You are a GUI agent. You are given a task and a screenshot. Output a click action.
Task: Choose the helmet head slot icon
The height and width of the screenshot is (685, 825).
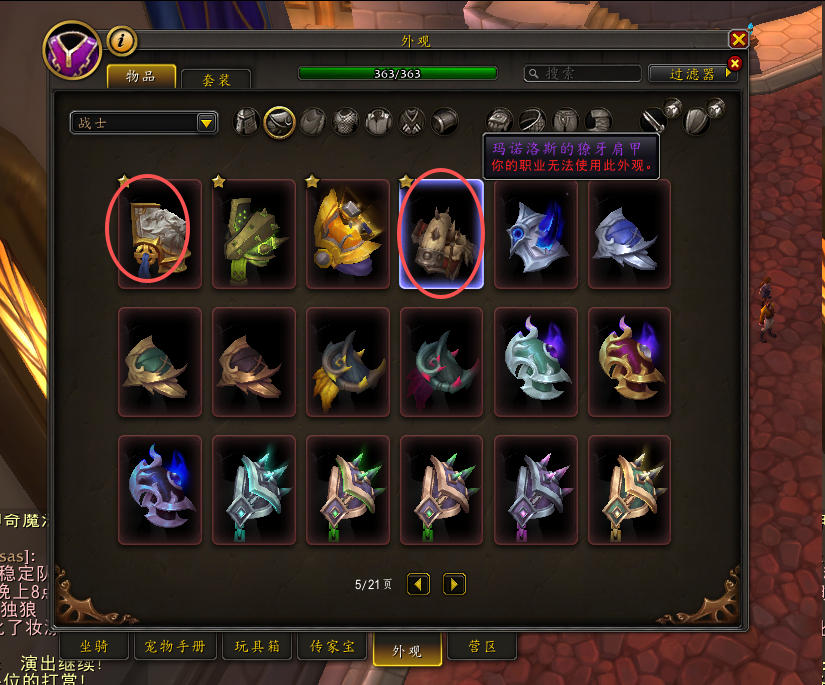click(247, 122)
